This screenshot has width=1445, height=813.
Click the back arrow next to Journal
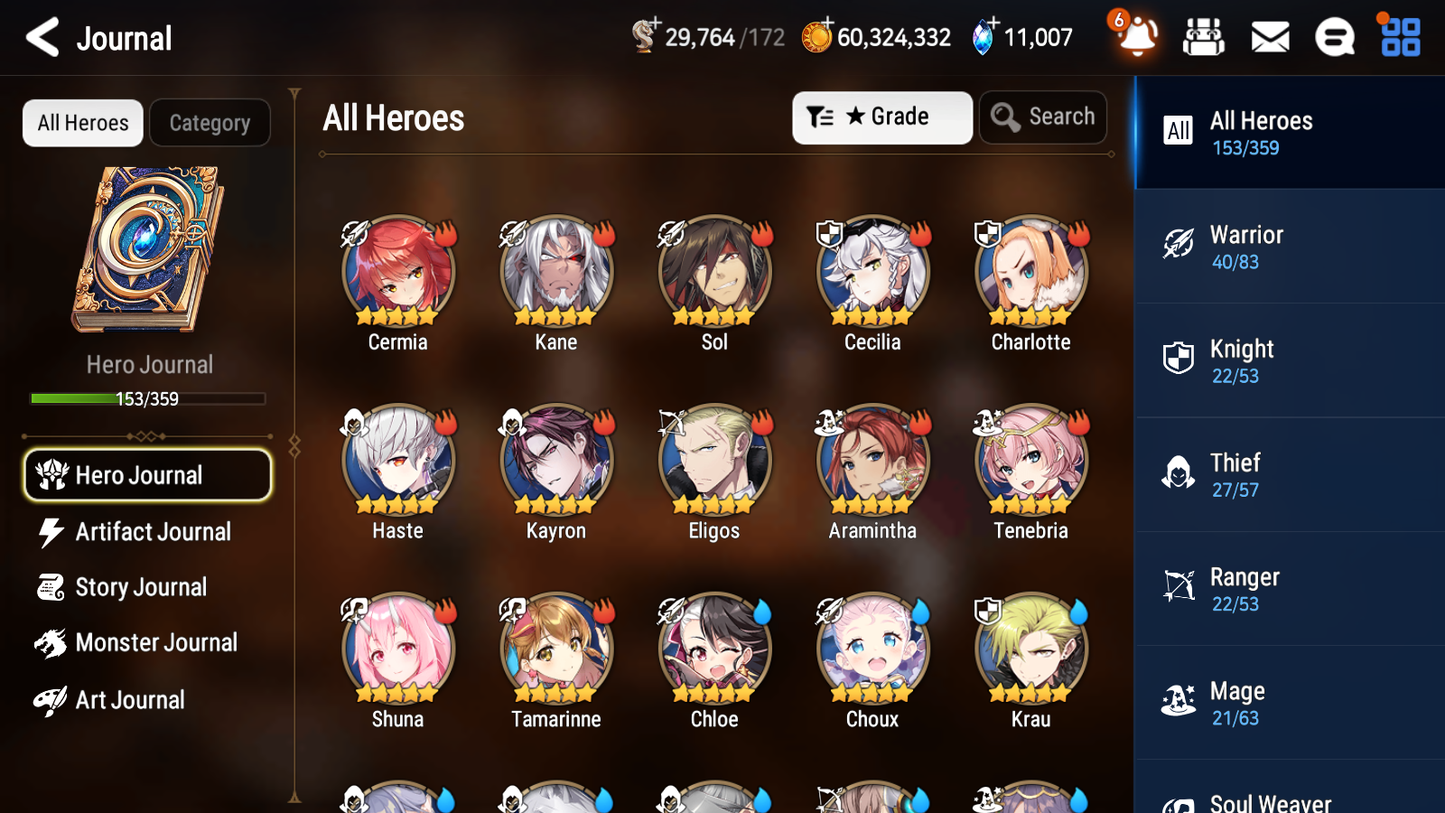coord(42,36)
